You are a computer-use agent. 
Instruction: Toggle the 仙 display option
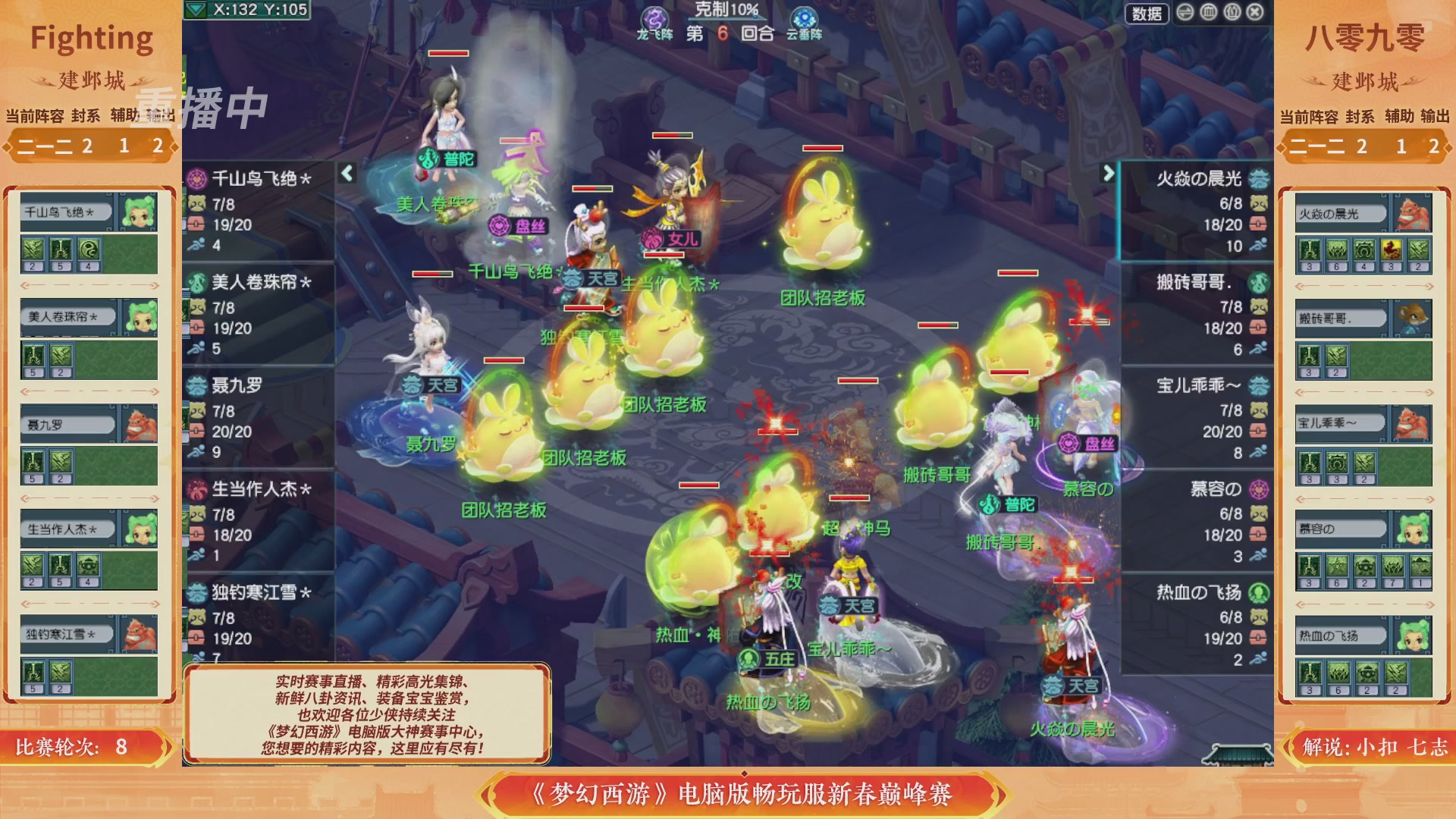point(1231,12)
